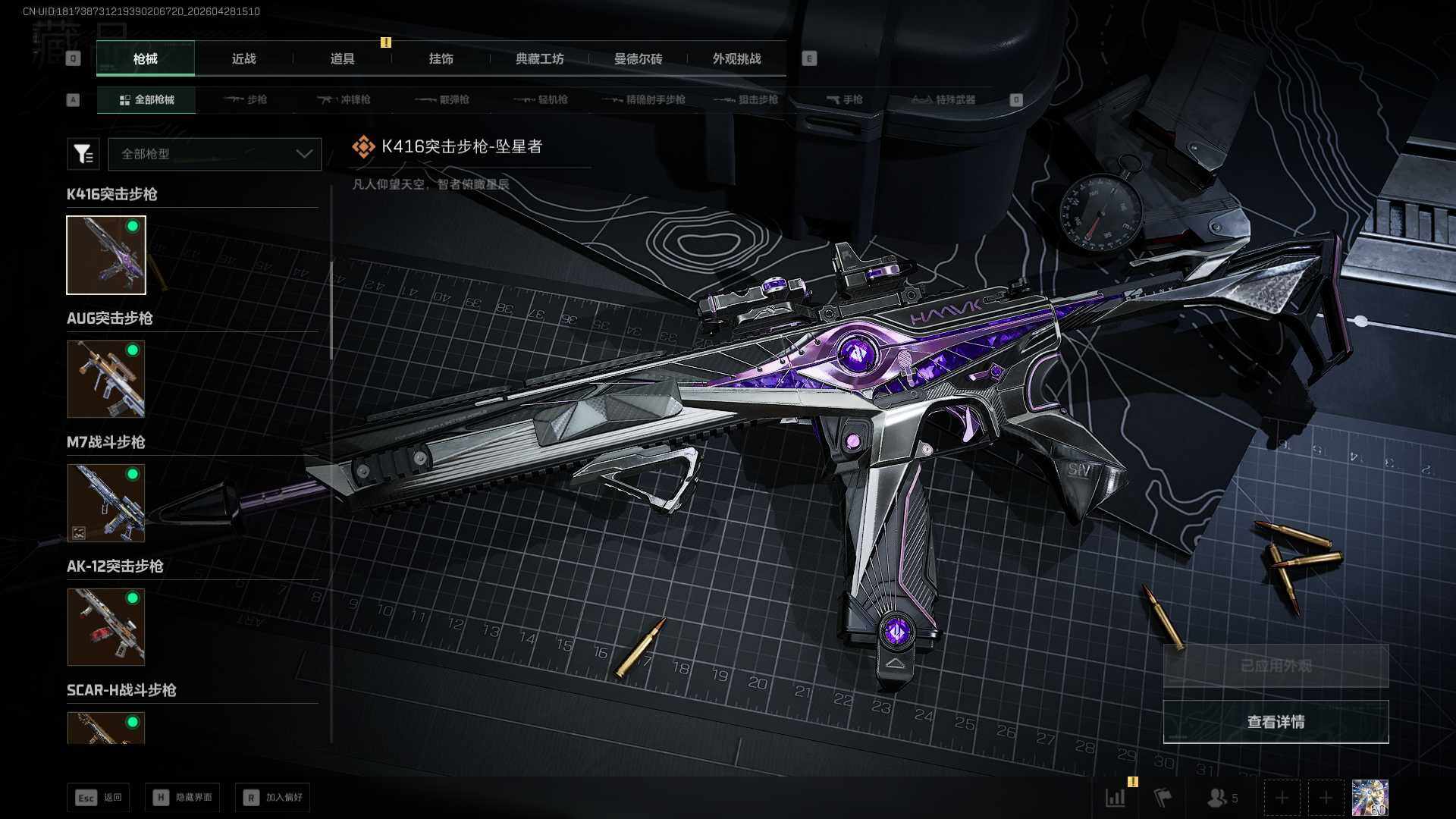Filter weapons by 步枪 rifles
The image size is (1456, 819).
click(x=246, y=99)
